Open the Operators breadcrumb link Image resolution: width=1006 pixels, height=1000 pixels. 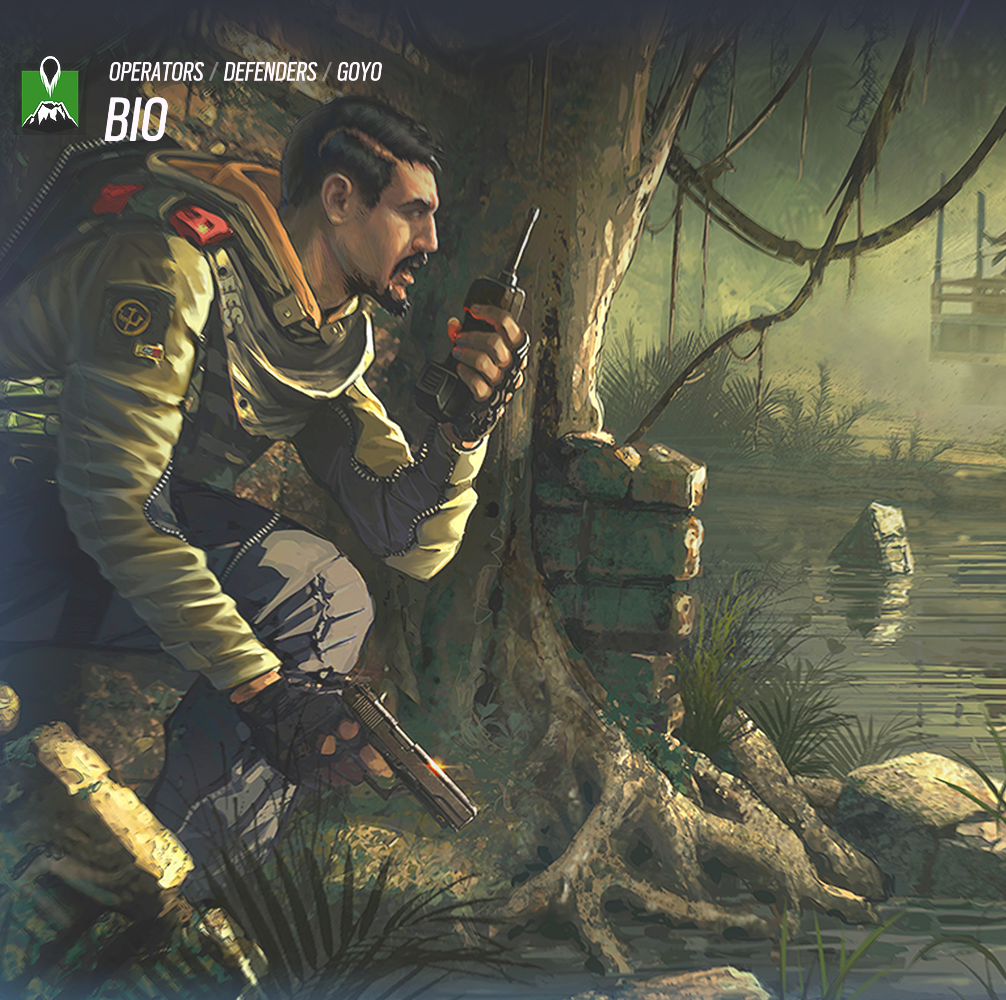[x=155, y=72]
